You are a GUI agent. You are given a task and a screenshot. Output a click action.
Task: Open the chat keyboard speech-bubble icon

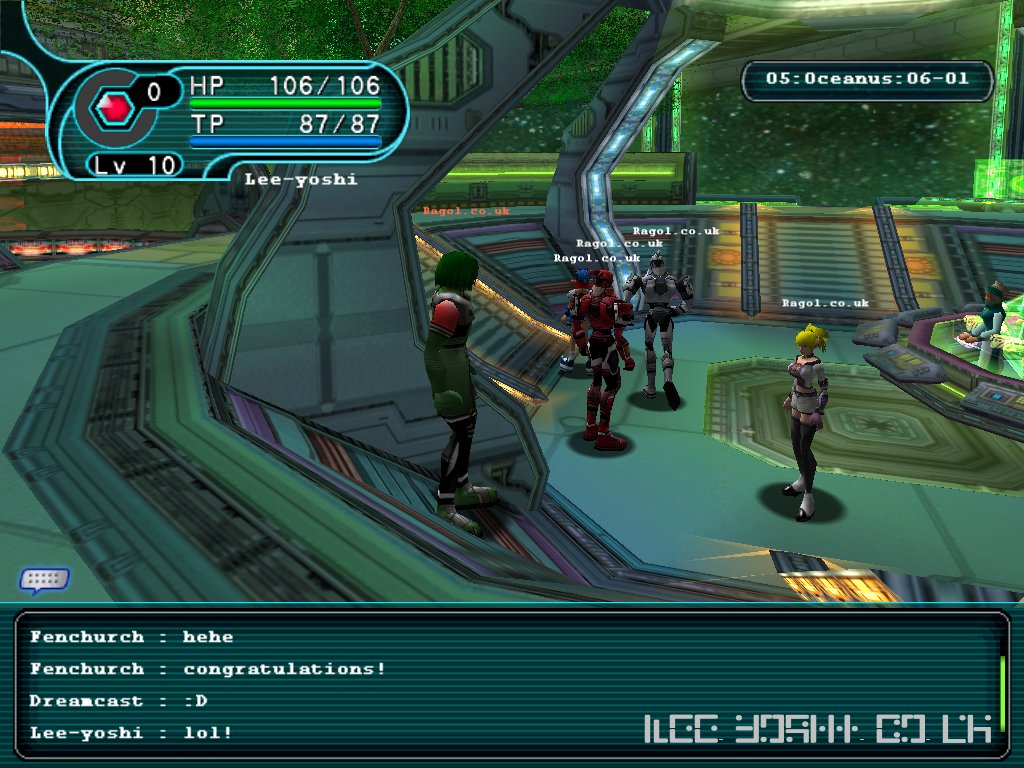44,579
